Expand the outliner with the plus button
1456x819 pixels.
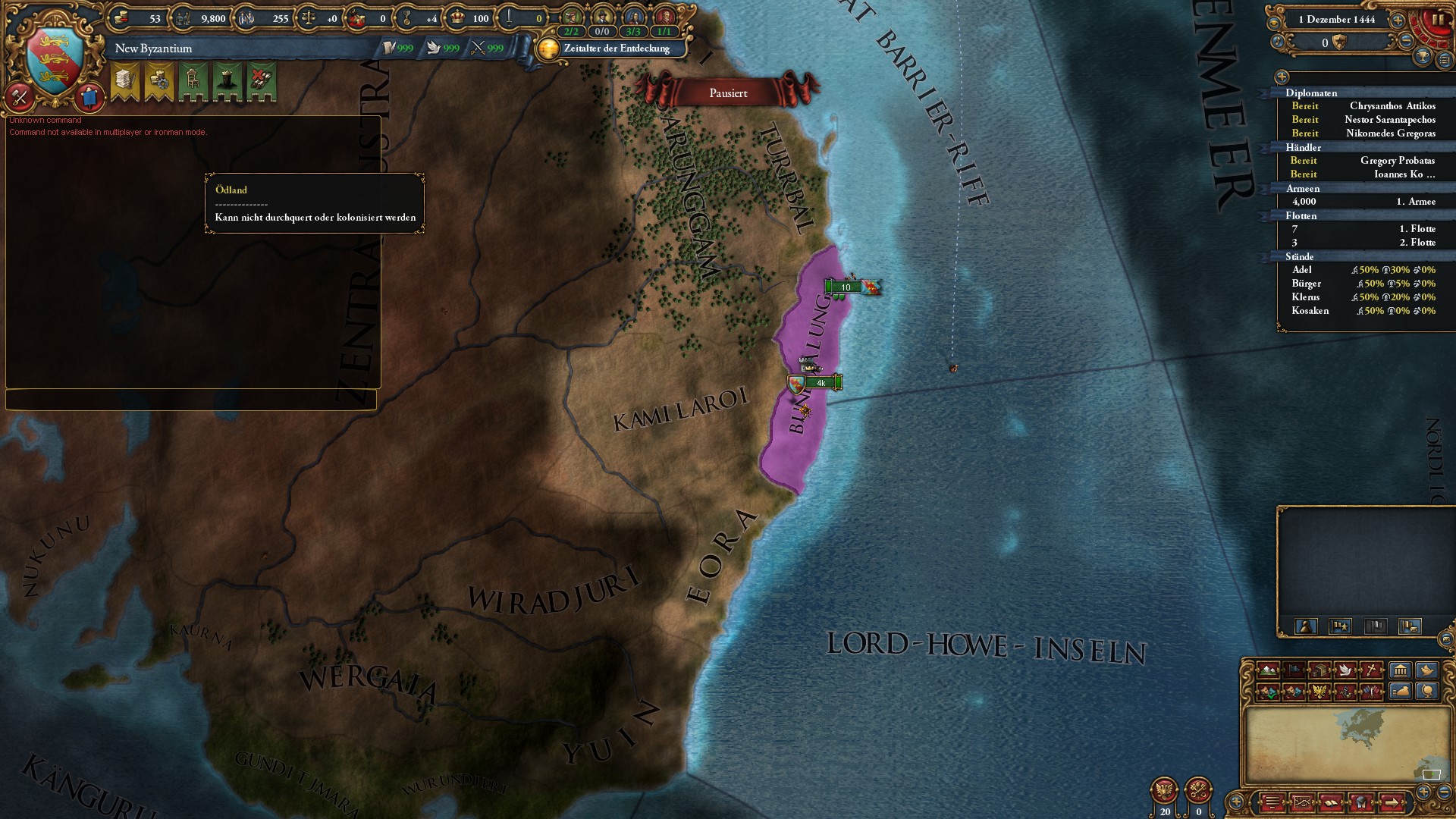[x=1282, y=77]
